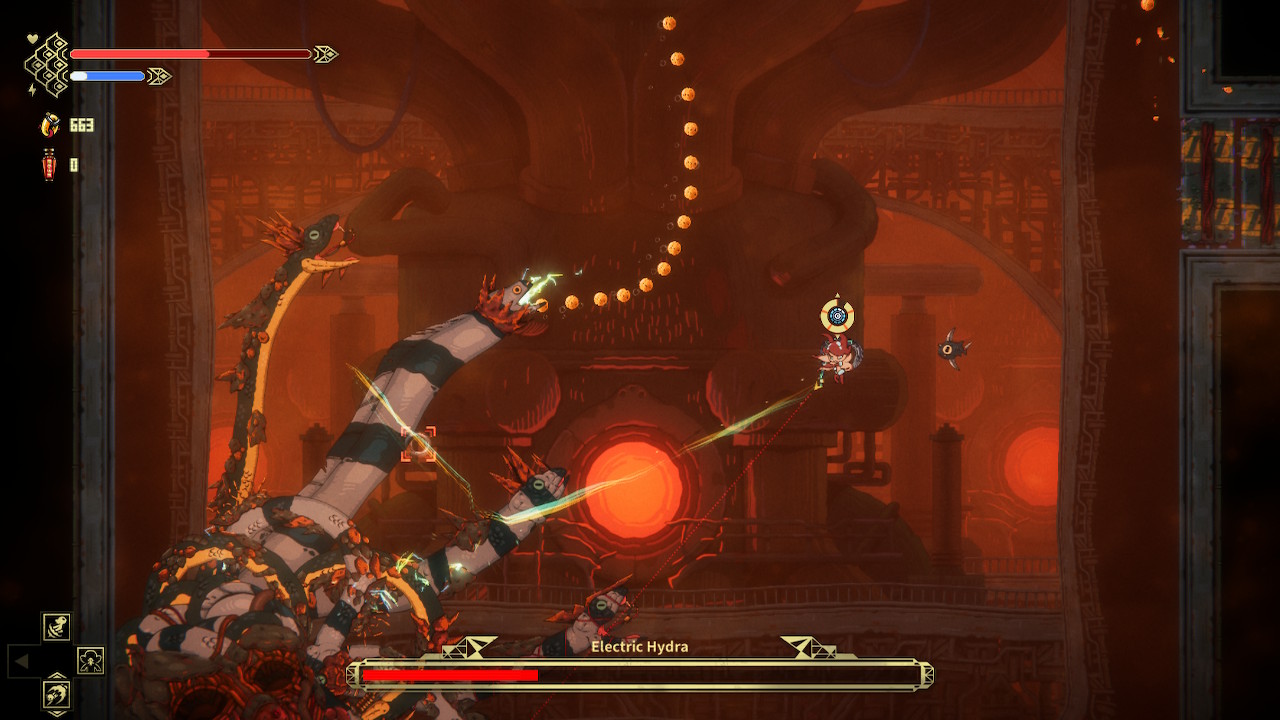Activate the spider skill icon
Image resolution: width=1280 pixels, height=720 pixels.
click(90, 660)
